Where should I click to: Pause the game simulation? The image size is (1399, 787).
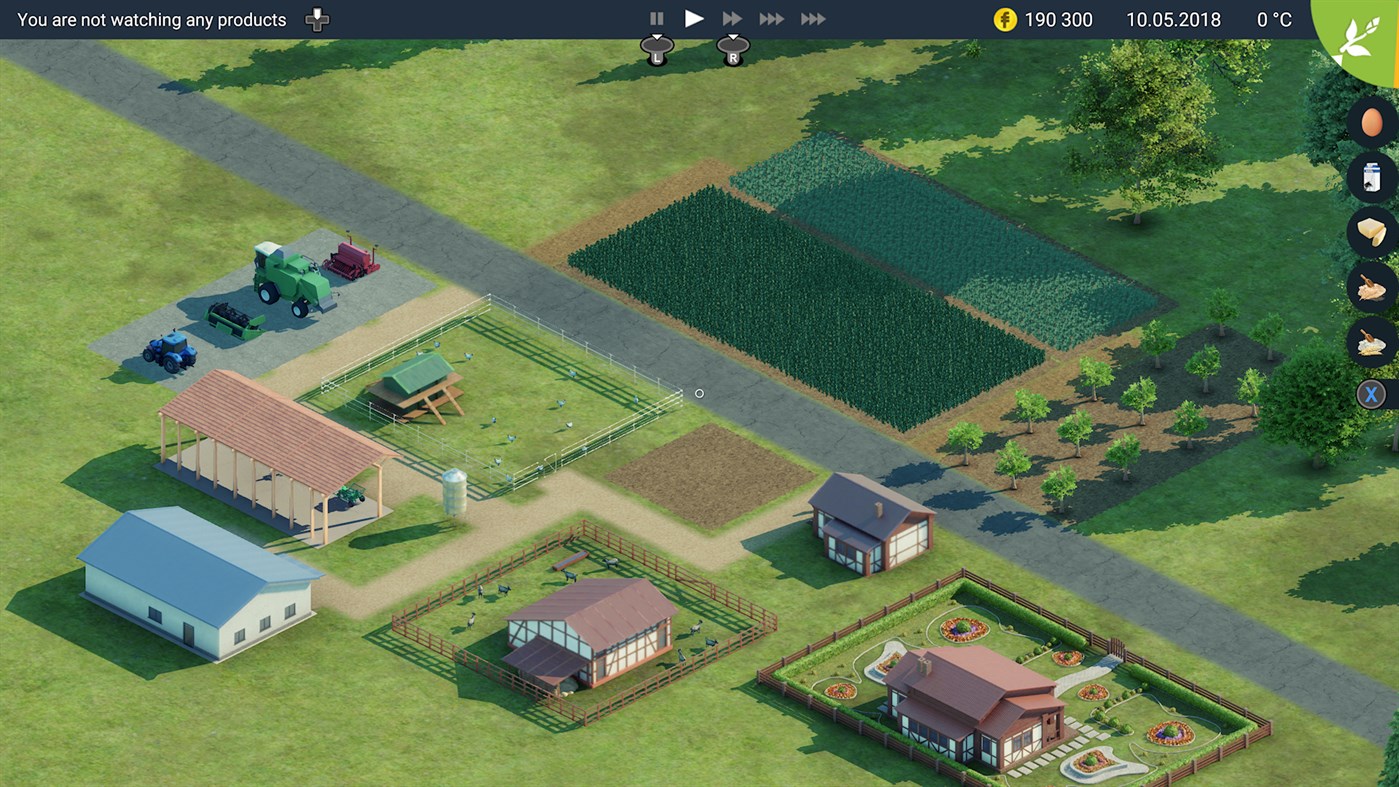click(x=657, y=17)
